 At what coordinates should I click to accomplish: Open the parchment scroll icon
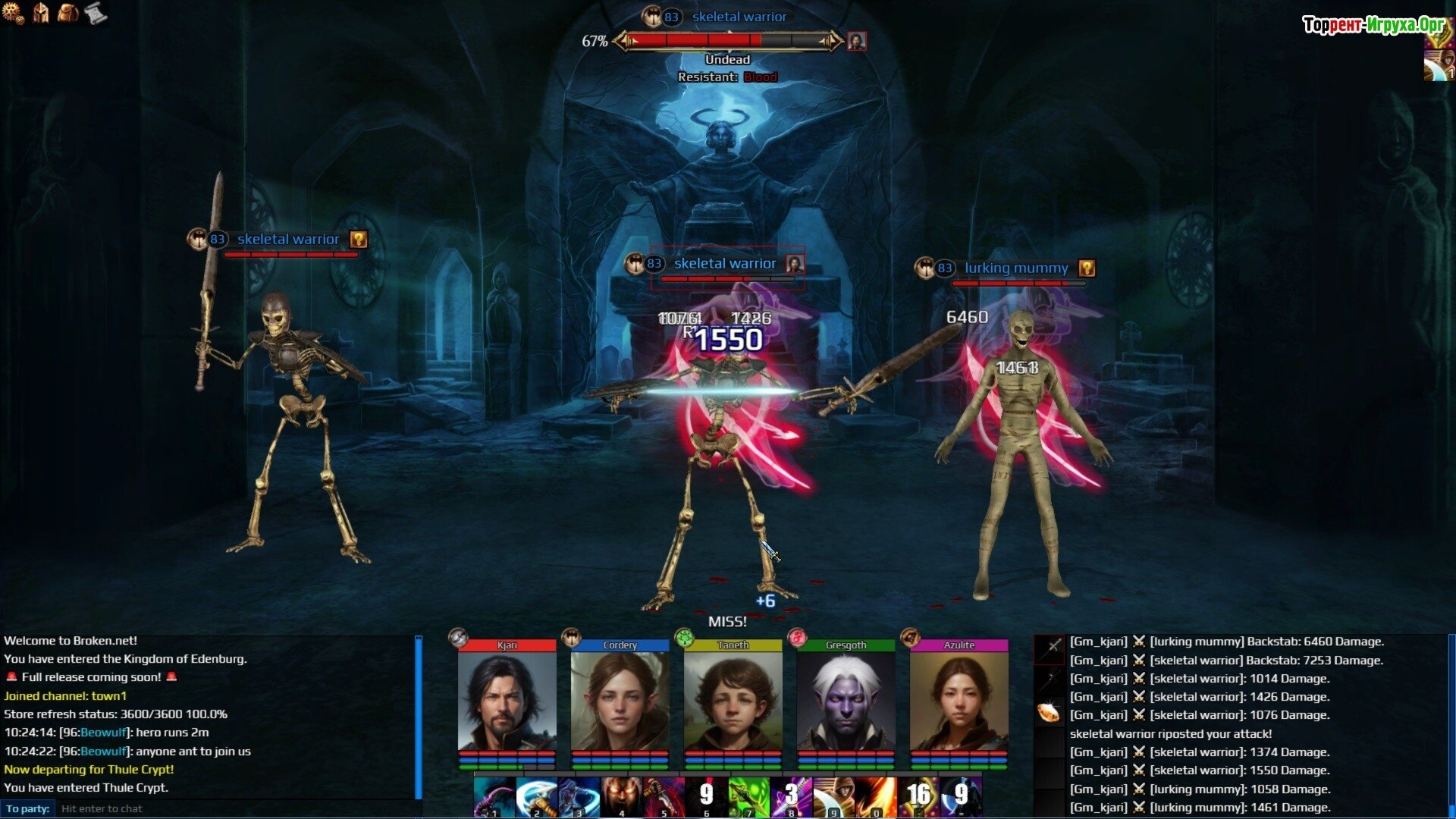(96, 13)
